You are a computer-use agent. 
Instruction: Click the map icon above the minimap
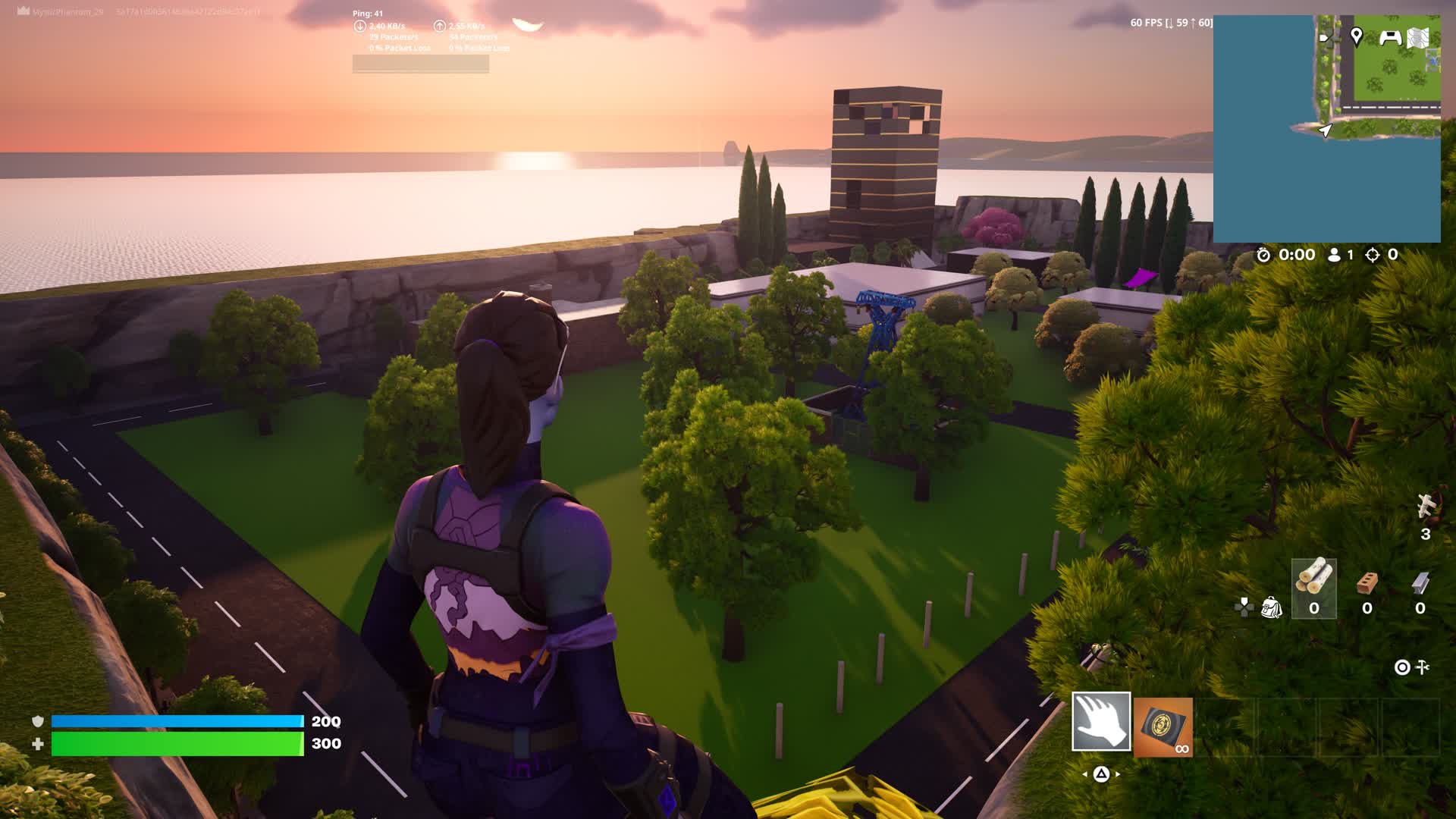(1416, 36)
